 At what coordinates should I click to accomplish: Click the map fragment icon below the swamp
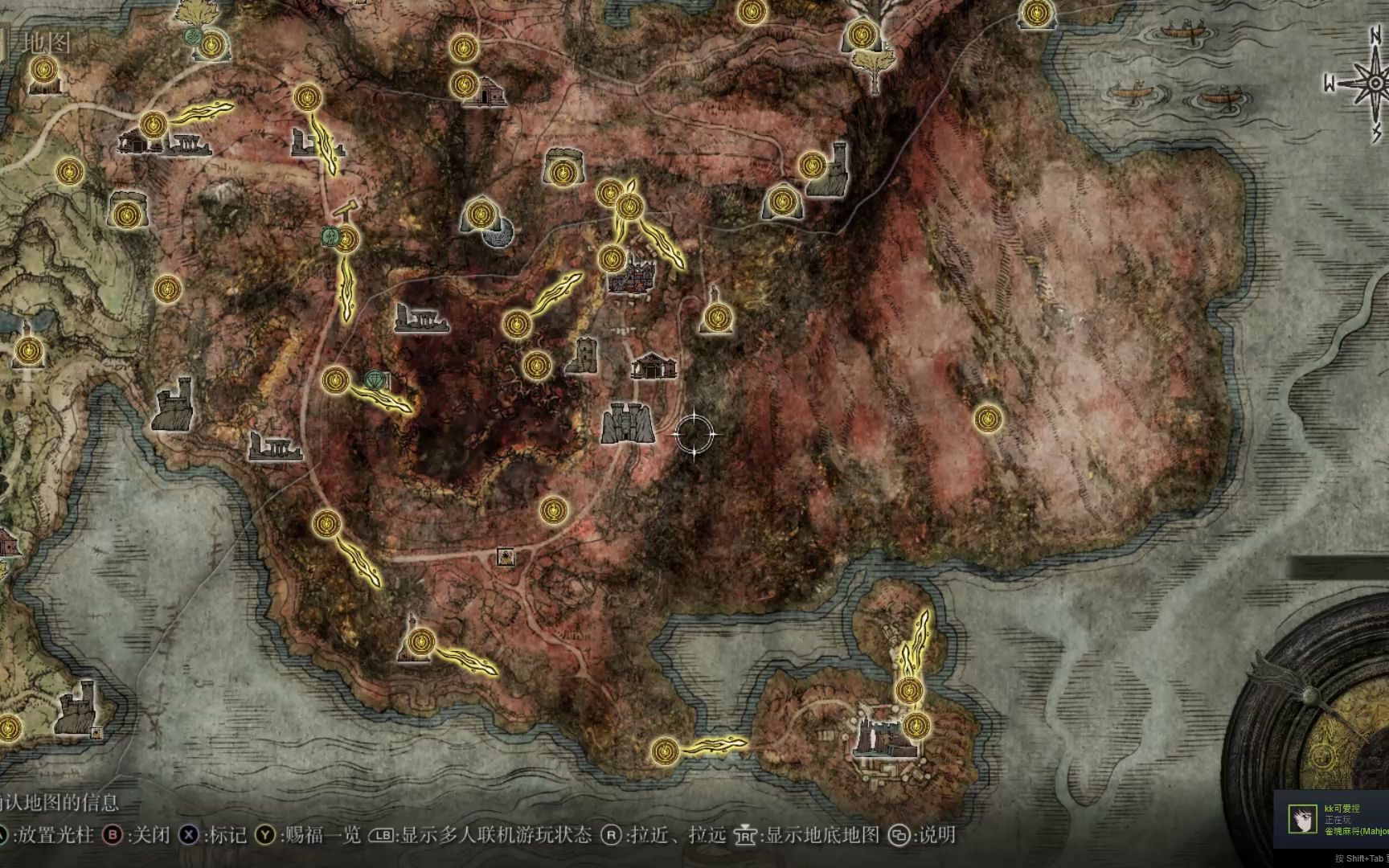coord(506,555)
